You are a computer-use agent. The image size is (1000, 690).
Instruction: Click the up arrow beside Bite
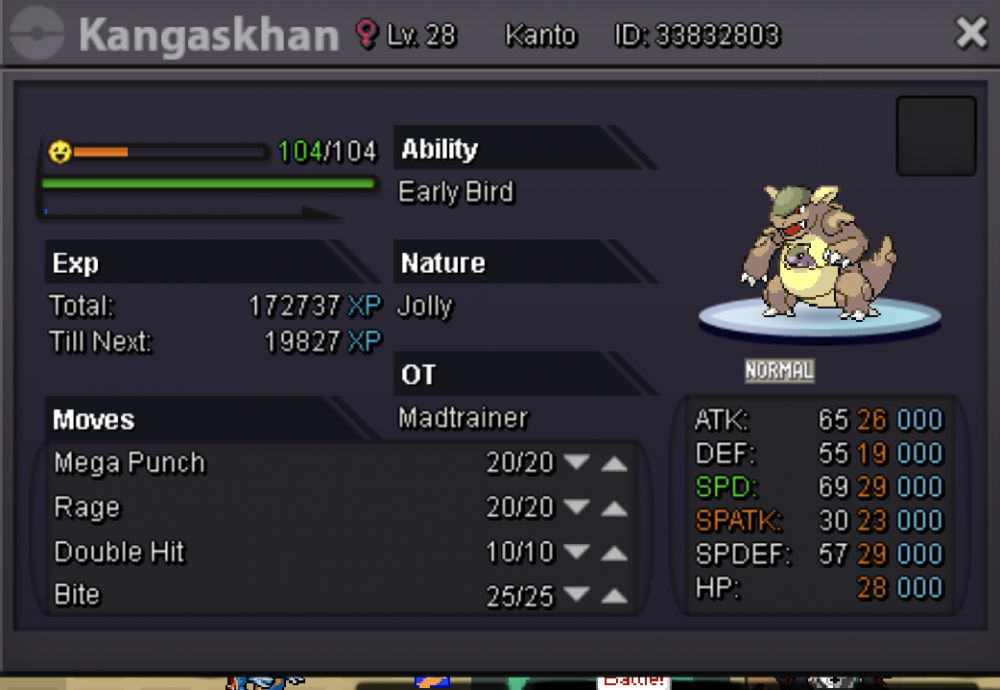[614, 596]
